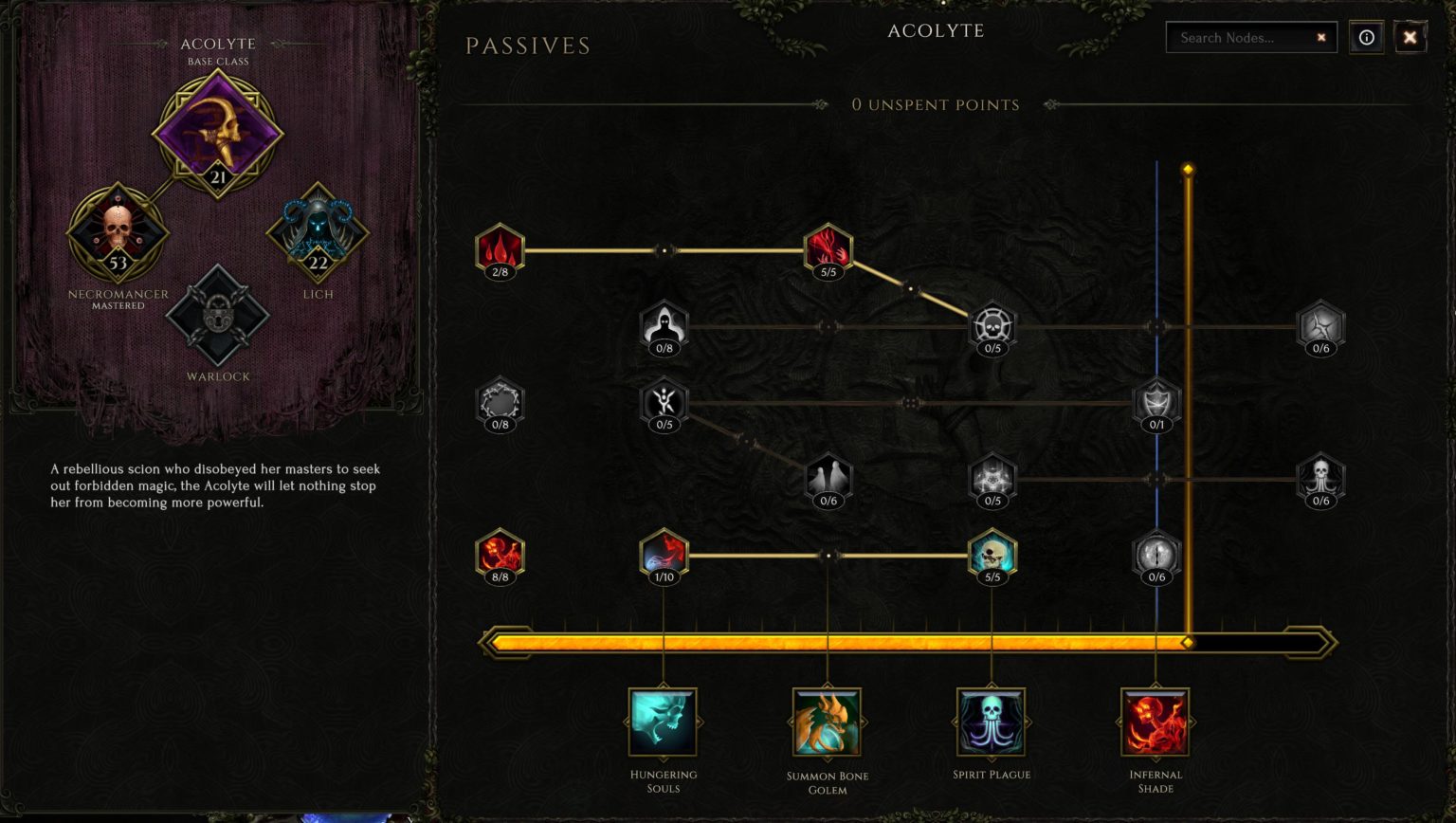Viewport: 1456px width, 823px height.
Task: Click the 0/5 gear passive node
Action: [x=992, y=326]
